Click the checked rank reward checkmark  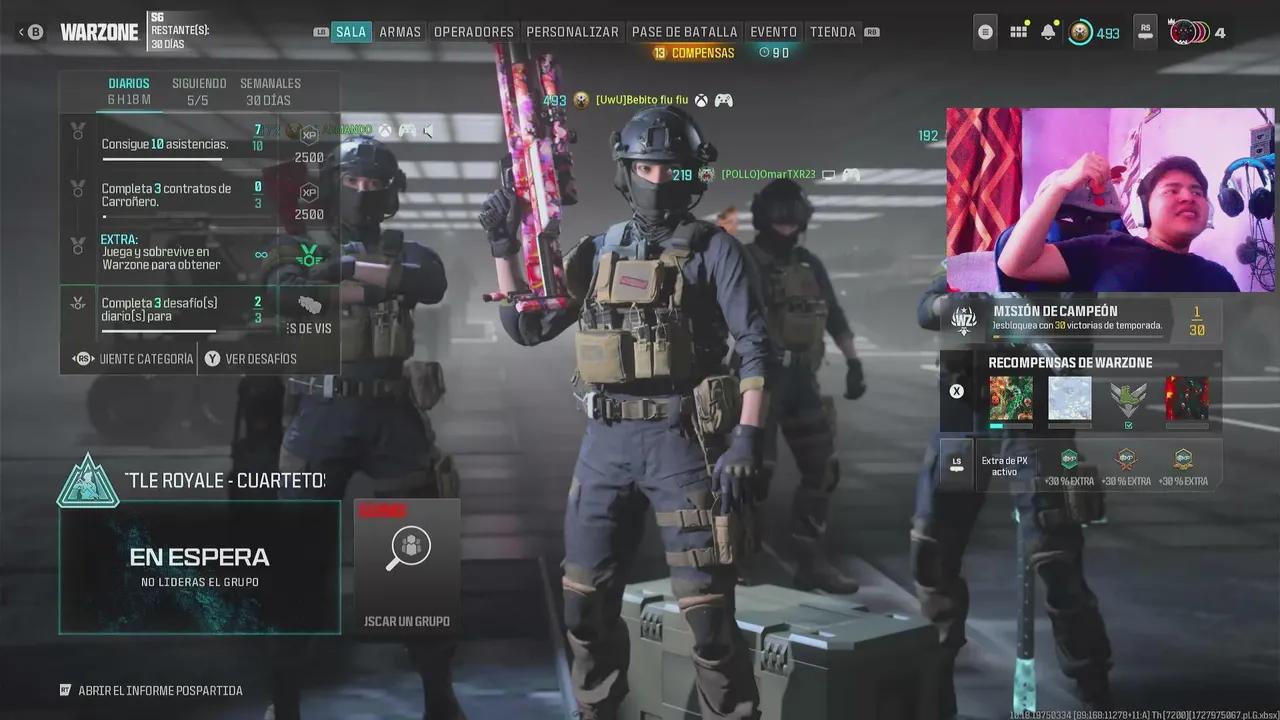1128,424
